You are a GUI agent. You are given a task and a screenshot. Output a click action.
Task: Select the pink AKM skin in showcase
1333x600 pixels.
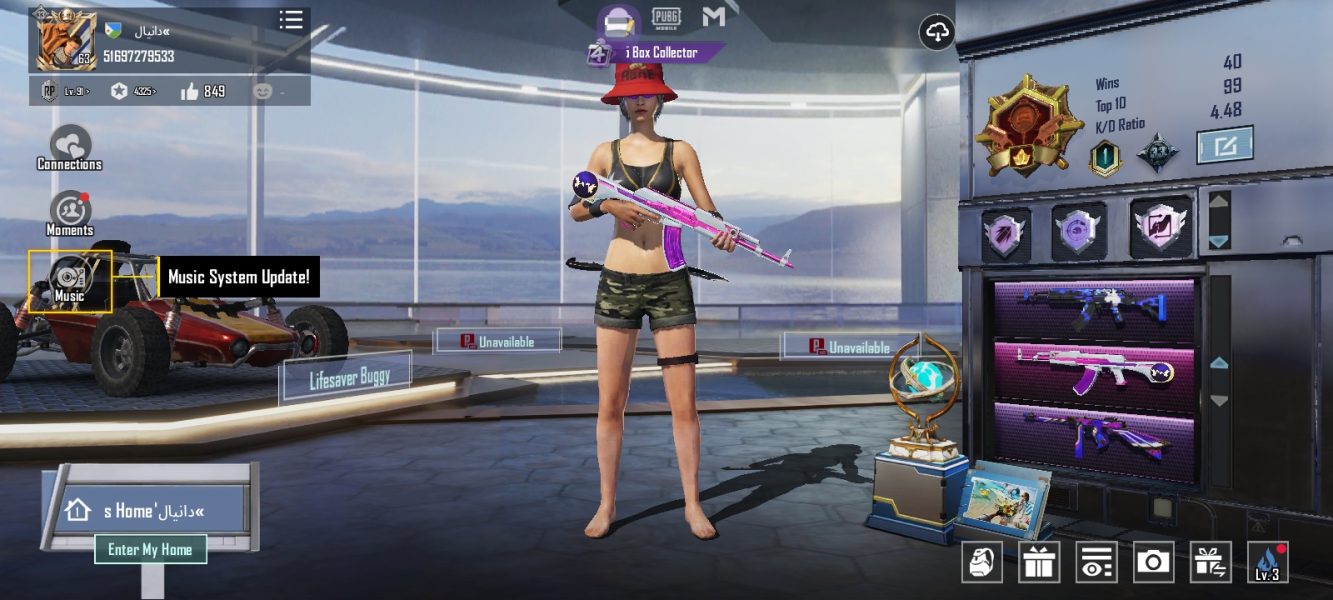(x=1094, y=368)
